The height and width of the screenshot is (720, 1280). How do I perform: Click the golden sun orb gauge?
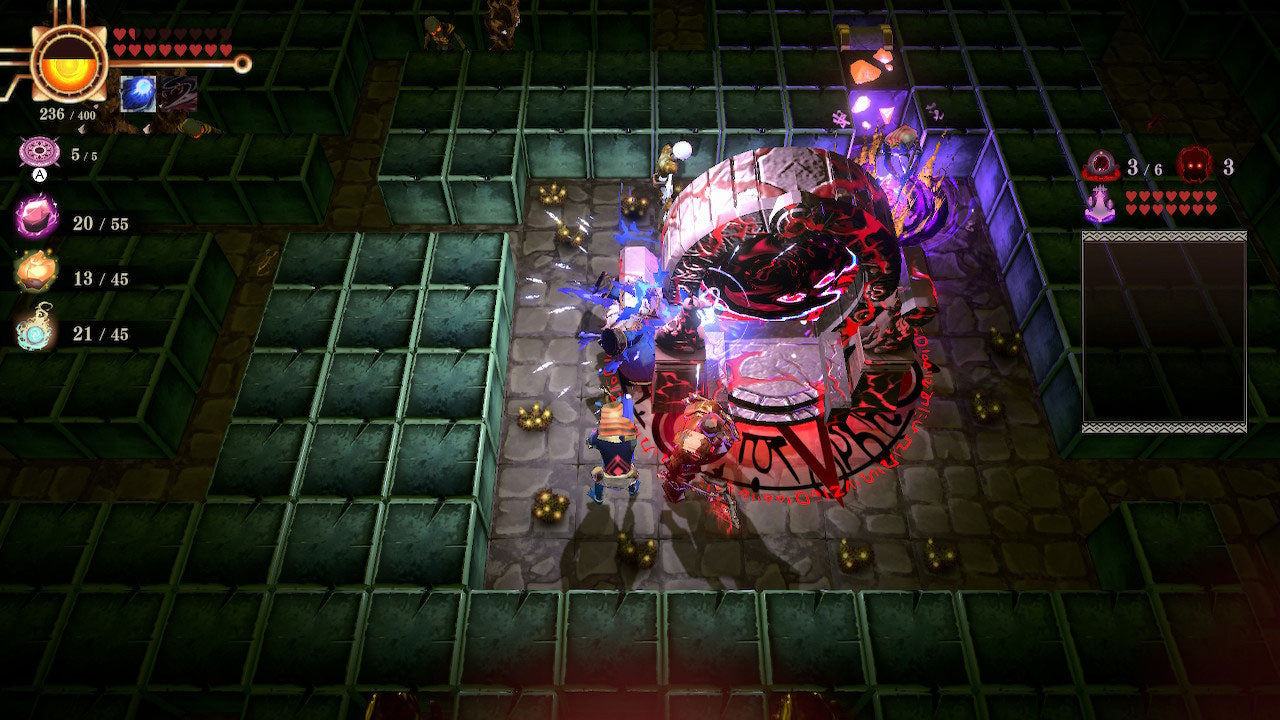pos(68,62)
